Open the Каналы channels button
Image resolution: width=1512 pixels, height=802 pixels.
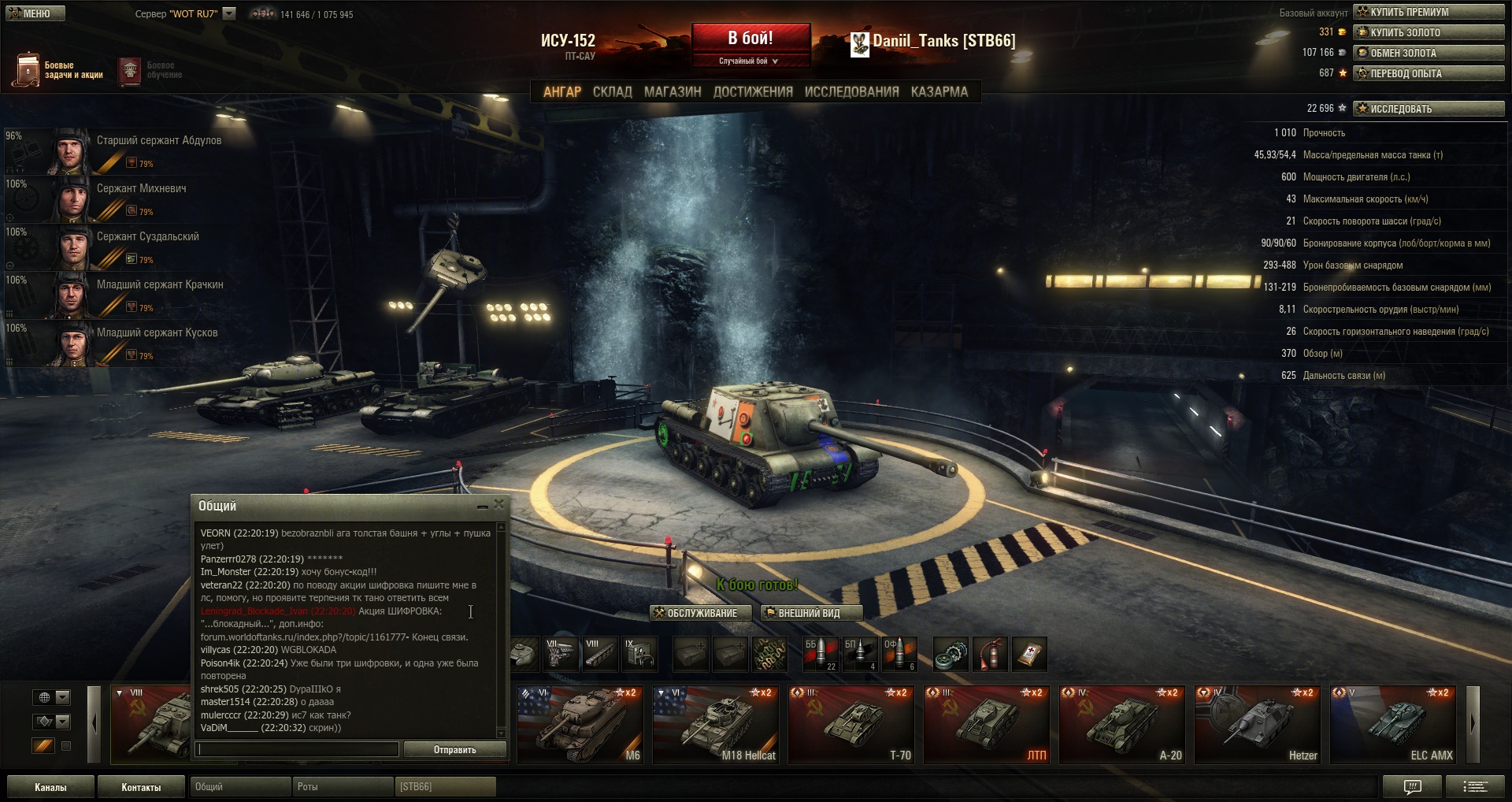pyautogui.click(x=50, y=787)
